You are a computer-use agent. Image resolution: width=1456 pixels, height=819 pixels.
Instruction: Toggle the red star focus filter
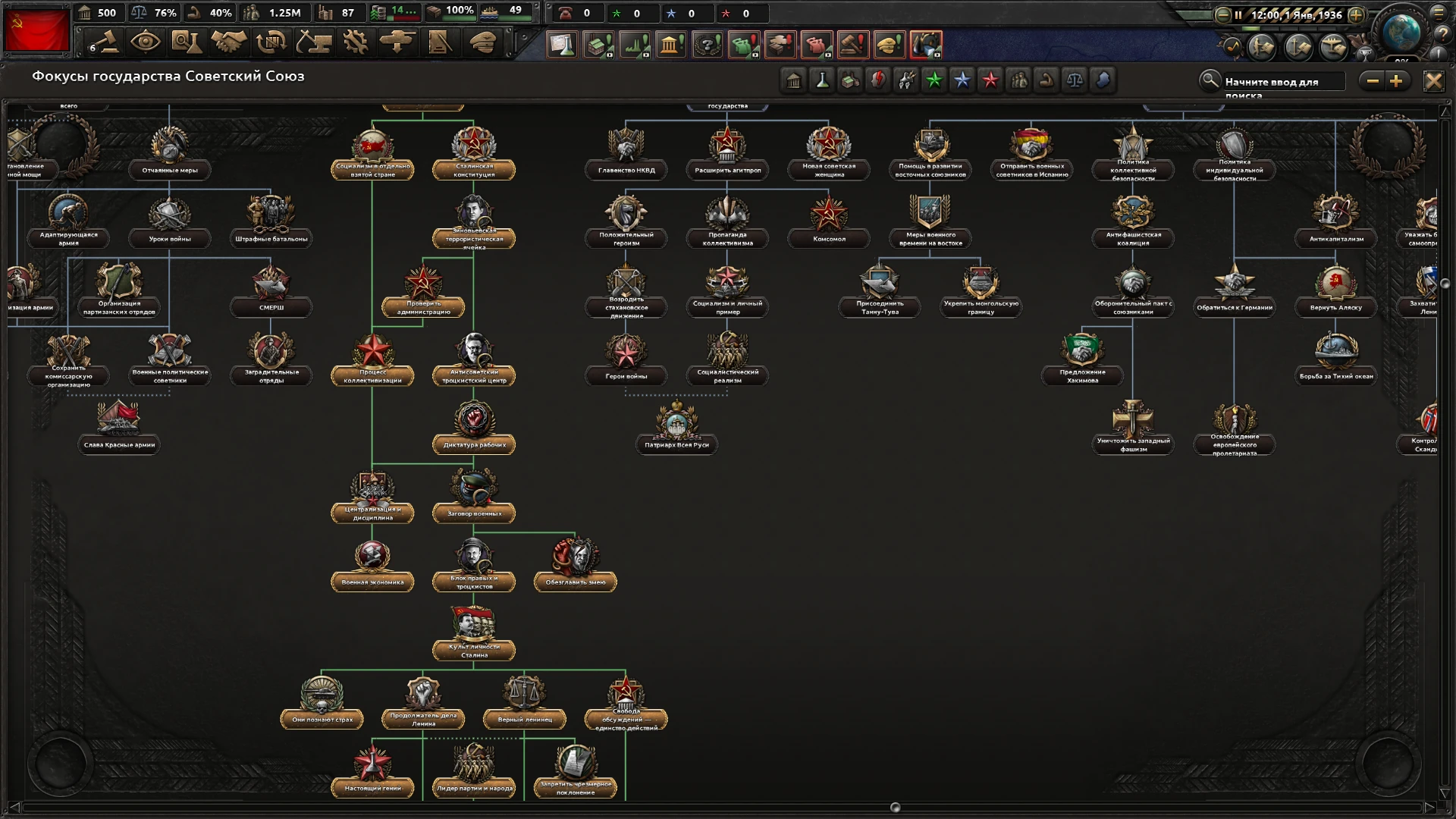click(x=990, y=80)
